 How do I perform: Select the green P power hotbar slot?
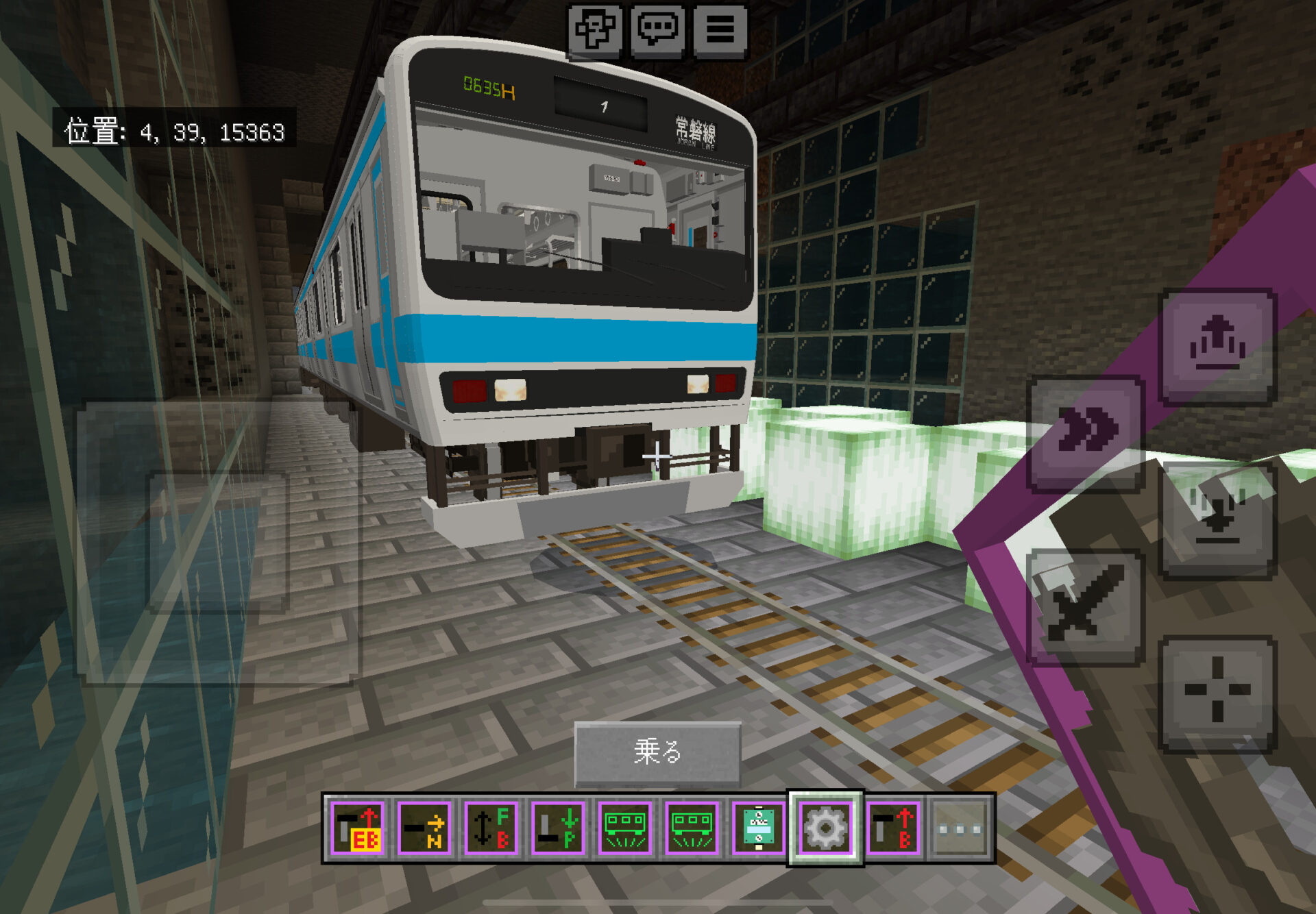[558, 828]
